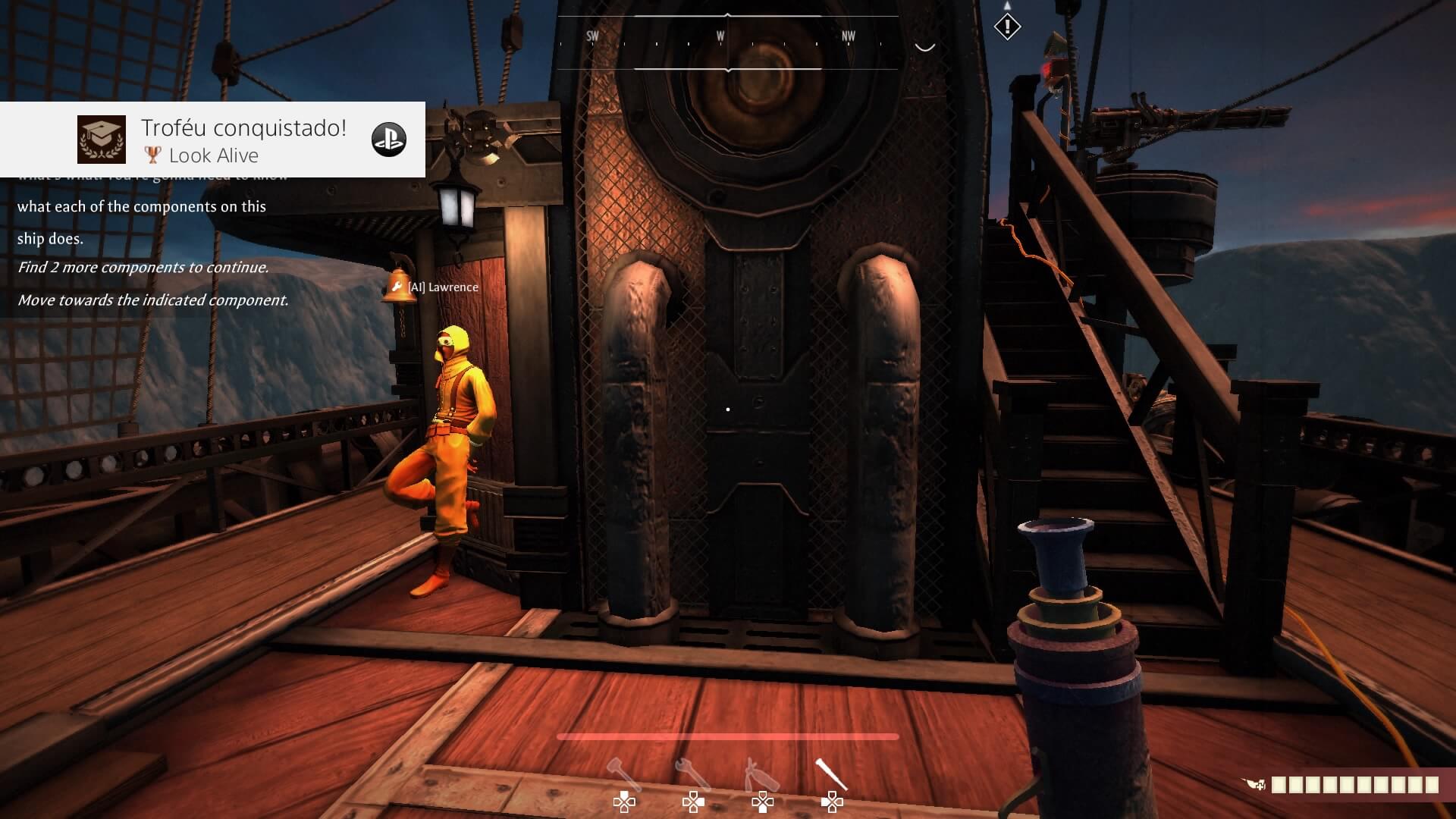Select the mallet tool in the hotbar
Viewport: 1456px width, 819px height.
(623, 775)
